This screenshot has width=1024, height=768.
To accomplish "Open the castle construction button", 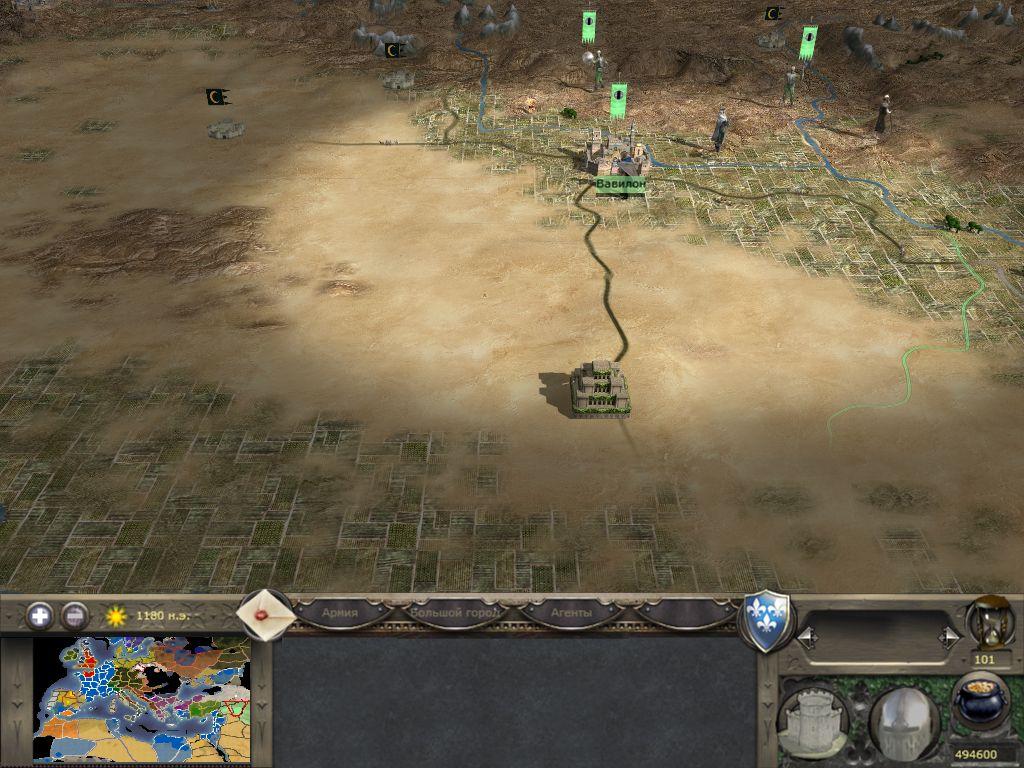I will pos(812,720).
